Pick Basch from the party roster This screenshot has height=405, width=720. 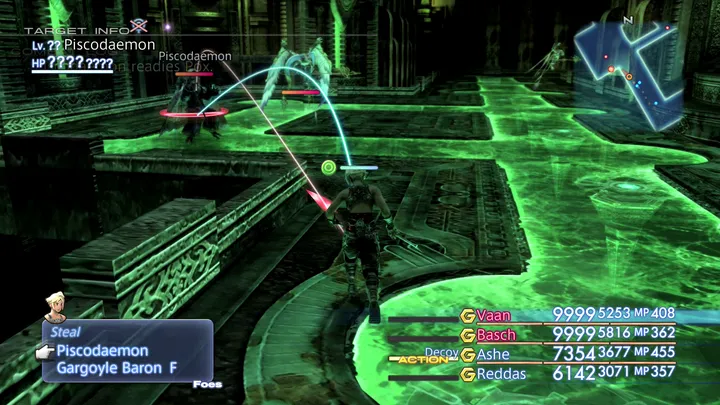(x=496, y=334)
